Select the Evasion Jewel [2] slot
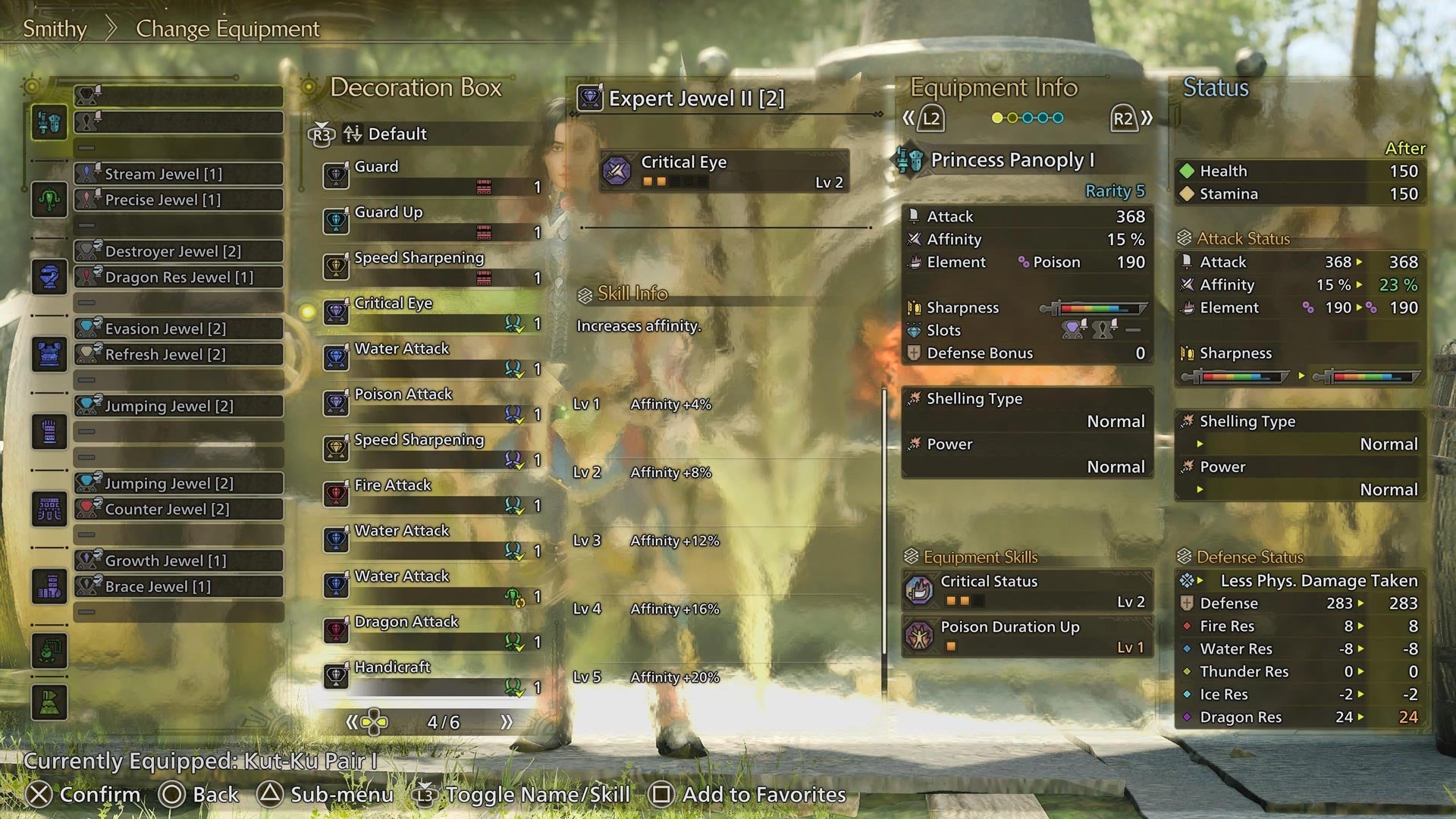Viewport: 1456px width, 819px height. [178, 328]
